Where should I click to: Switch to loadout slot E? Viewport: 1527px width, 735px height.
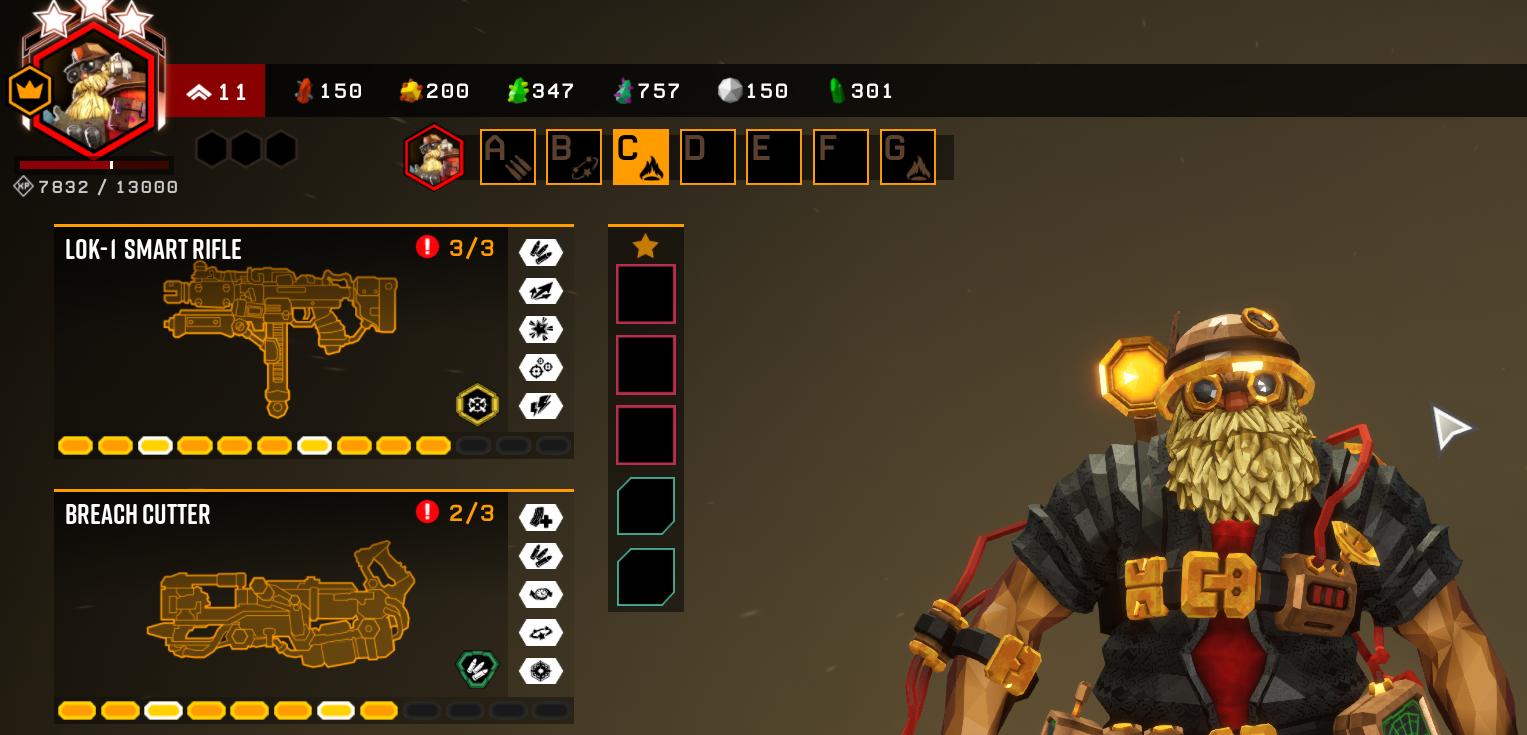click(x=774, y=157)
